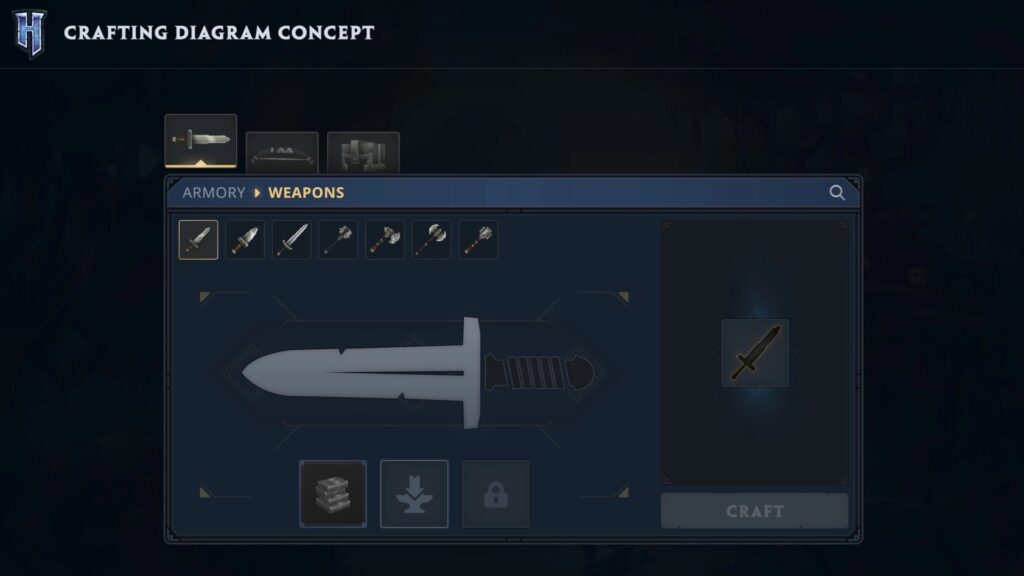Open the magnifying glass search
This screenshot has width=1024, height=576.
[837, 193]
